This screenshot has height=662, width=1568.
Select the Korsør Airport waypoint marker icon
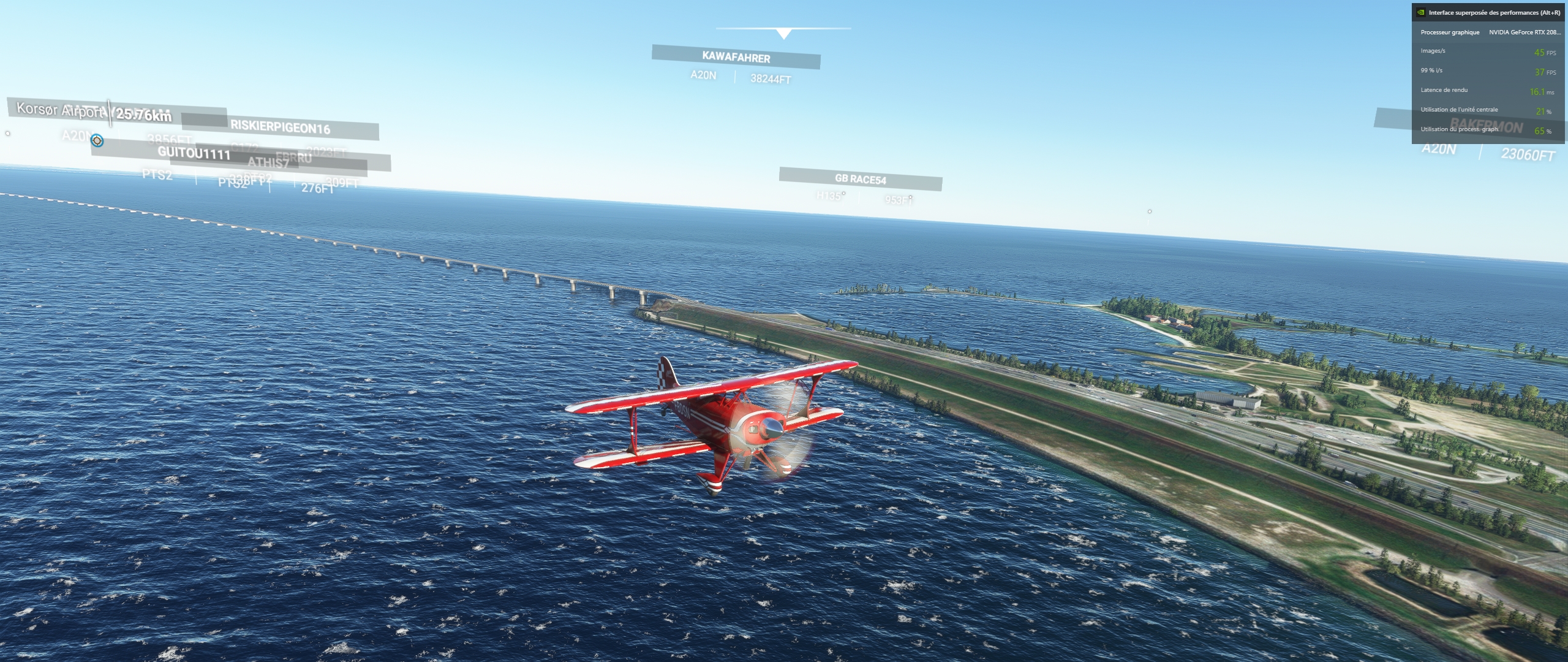(x=97, y=141)
